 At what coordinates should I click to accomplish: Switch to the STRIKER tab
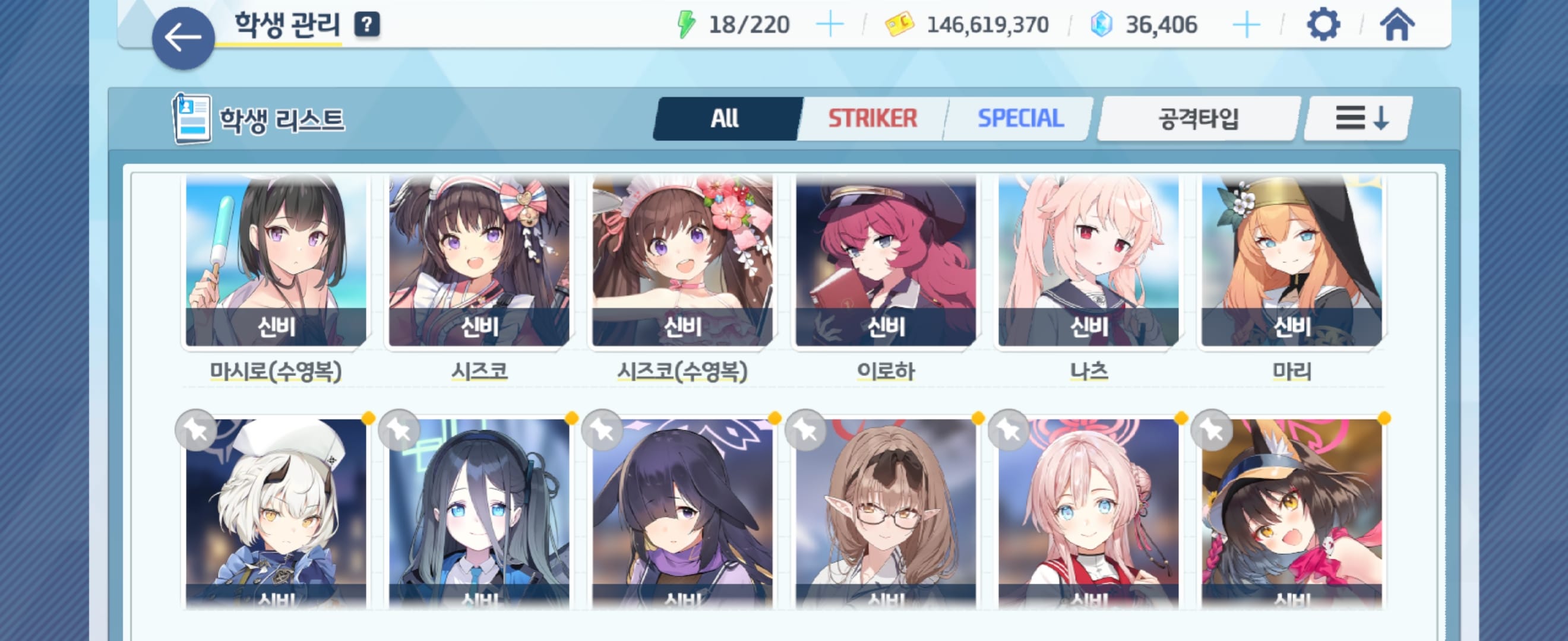872,119
